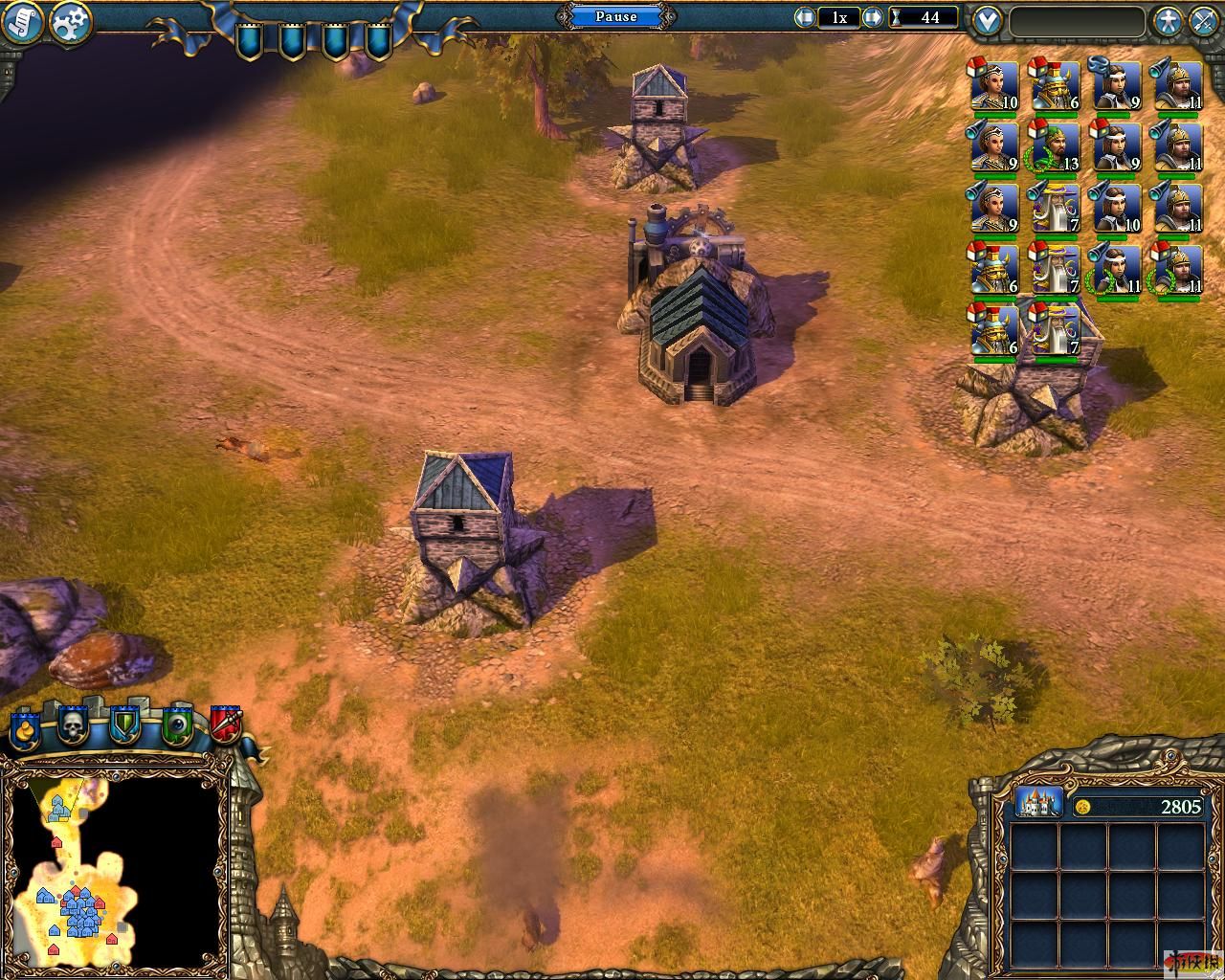This screenshot has width=1225, height=980.
Task: Select the level 10 headband woman portrait
Action: 1115,208
